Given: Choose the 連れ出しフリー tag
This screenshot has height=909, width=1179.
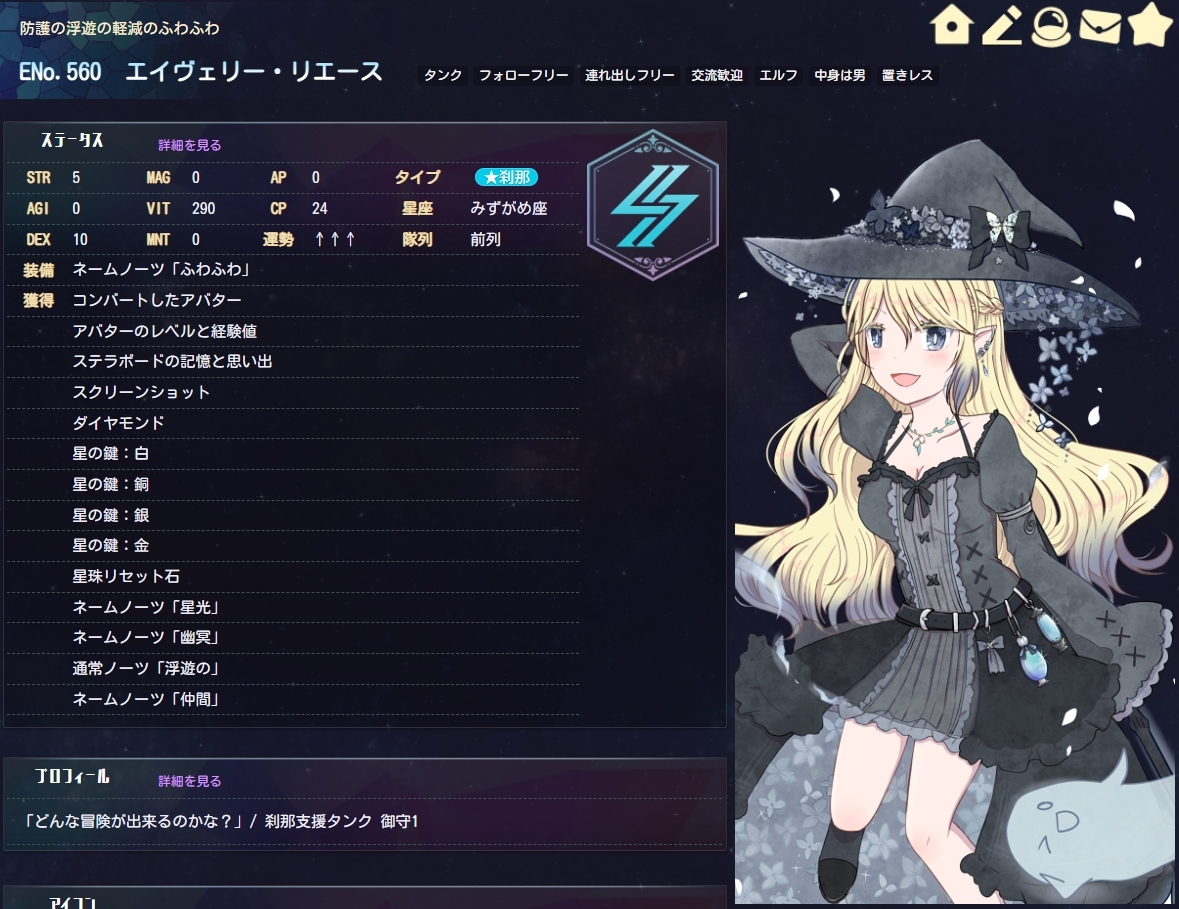Looking at the screenshot, I should tap(630, 75).
